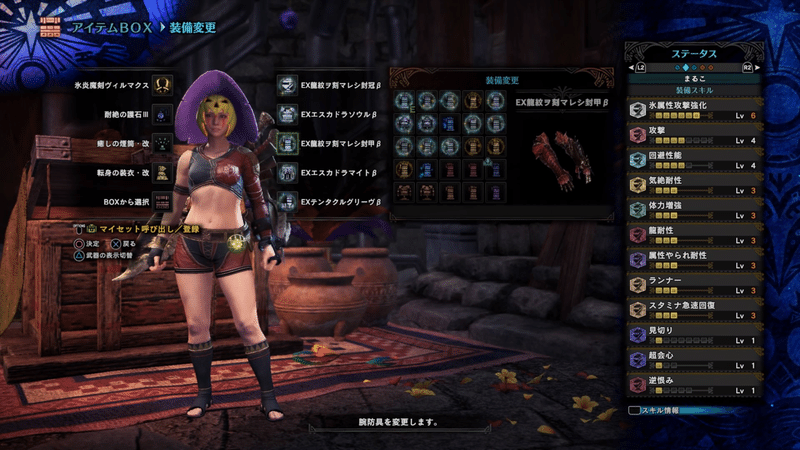
Task: Open the EXエスカドラマイトβ waist slot
Action: click(x=286, y=172)
